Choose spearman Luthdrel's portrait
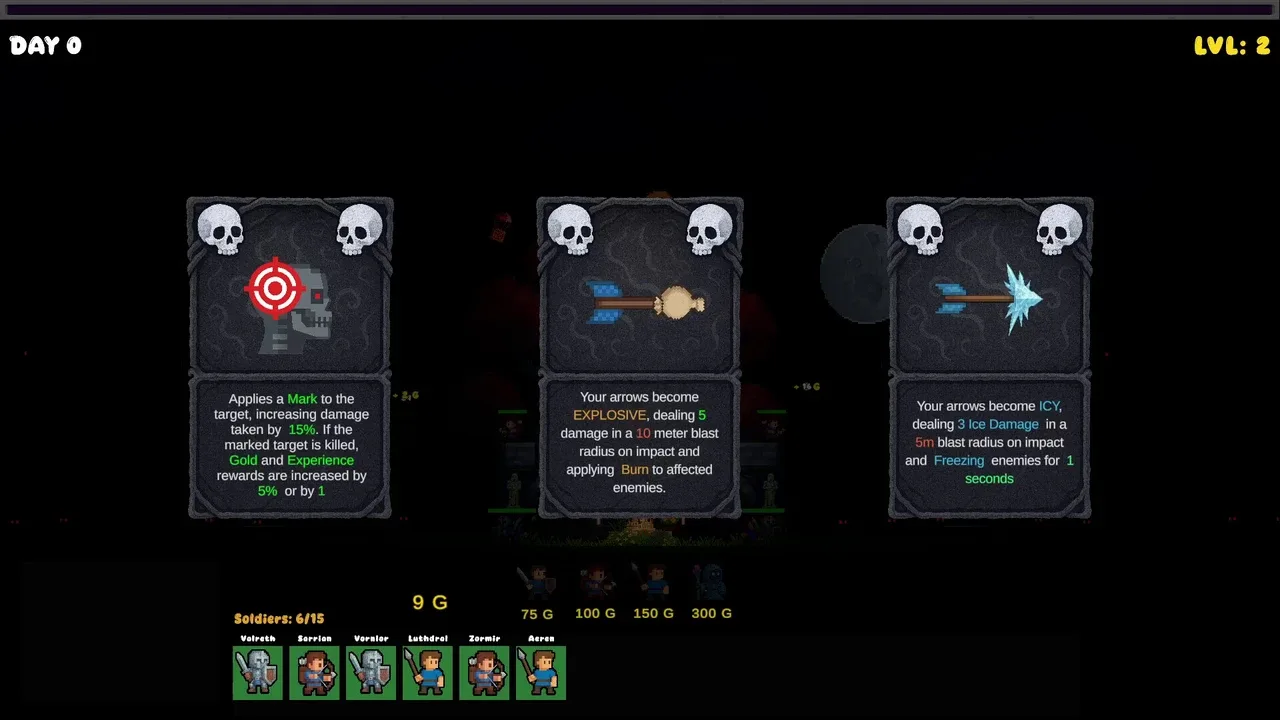 point(428,672)
